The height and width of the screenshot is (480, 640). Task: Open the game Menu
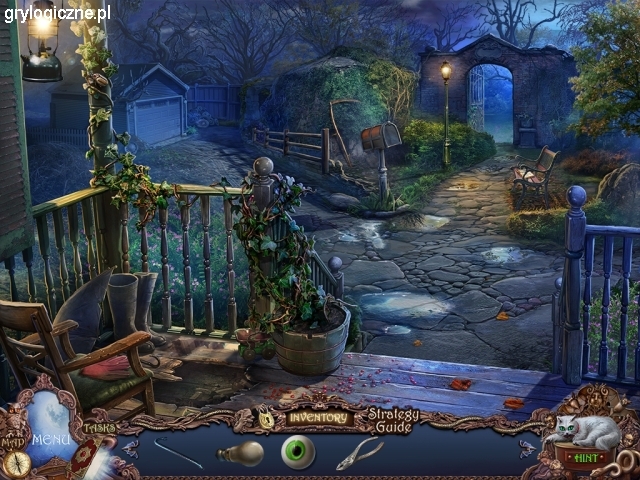click(x=48, y=438)
